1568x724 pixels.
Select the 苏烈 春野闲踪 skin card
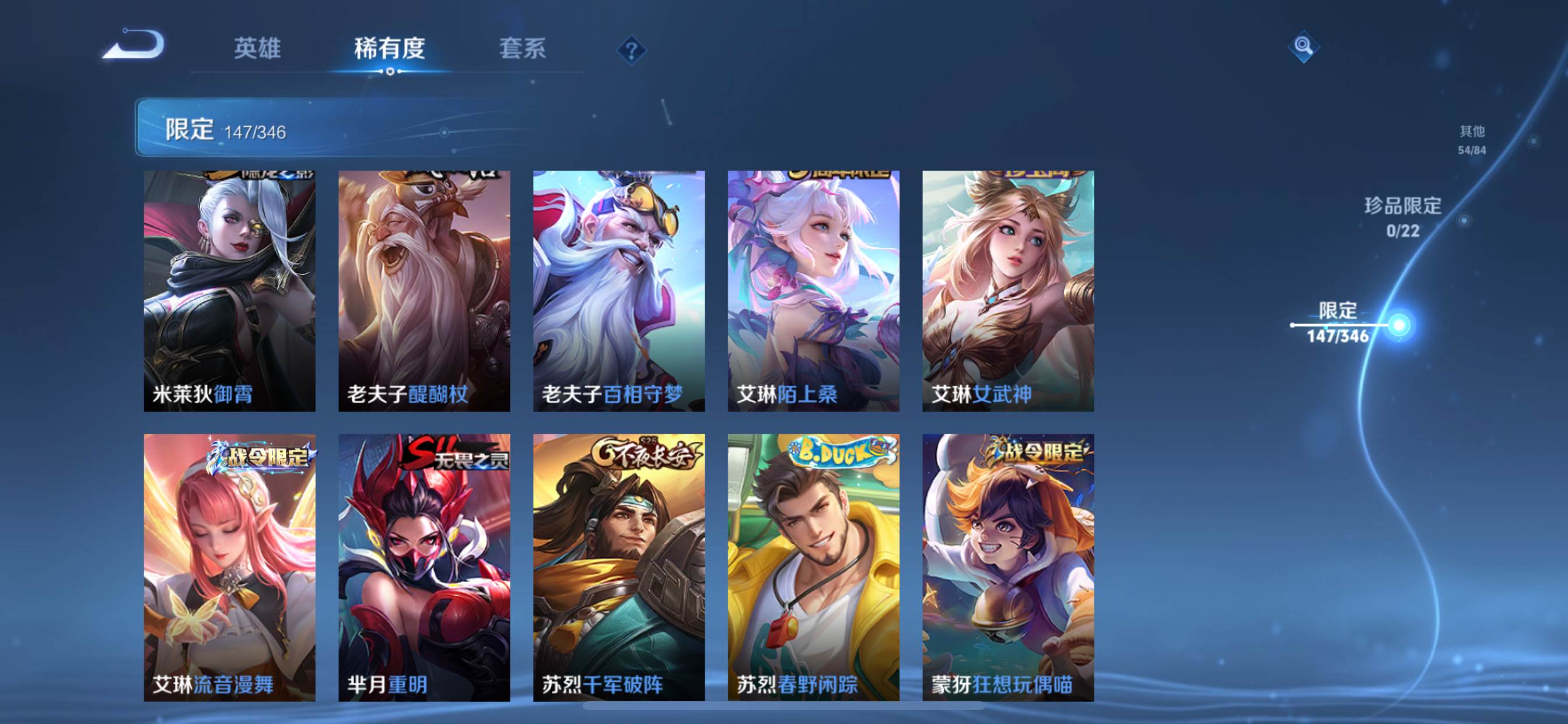point(813,567)
